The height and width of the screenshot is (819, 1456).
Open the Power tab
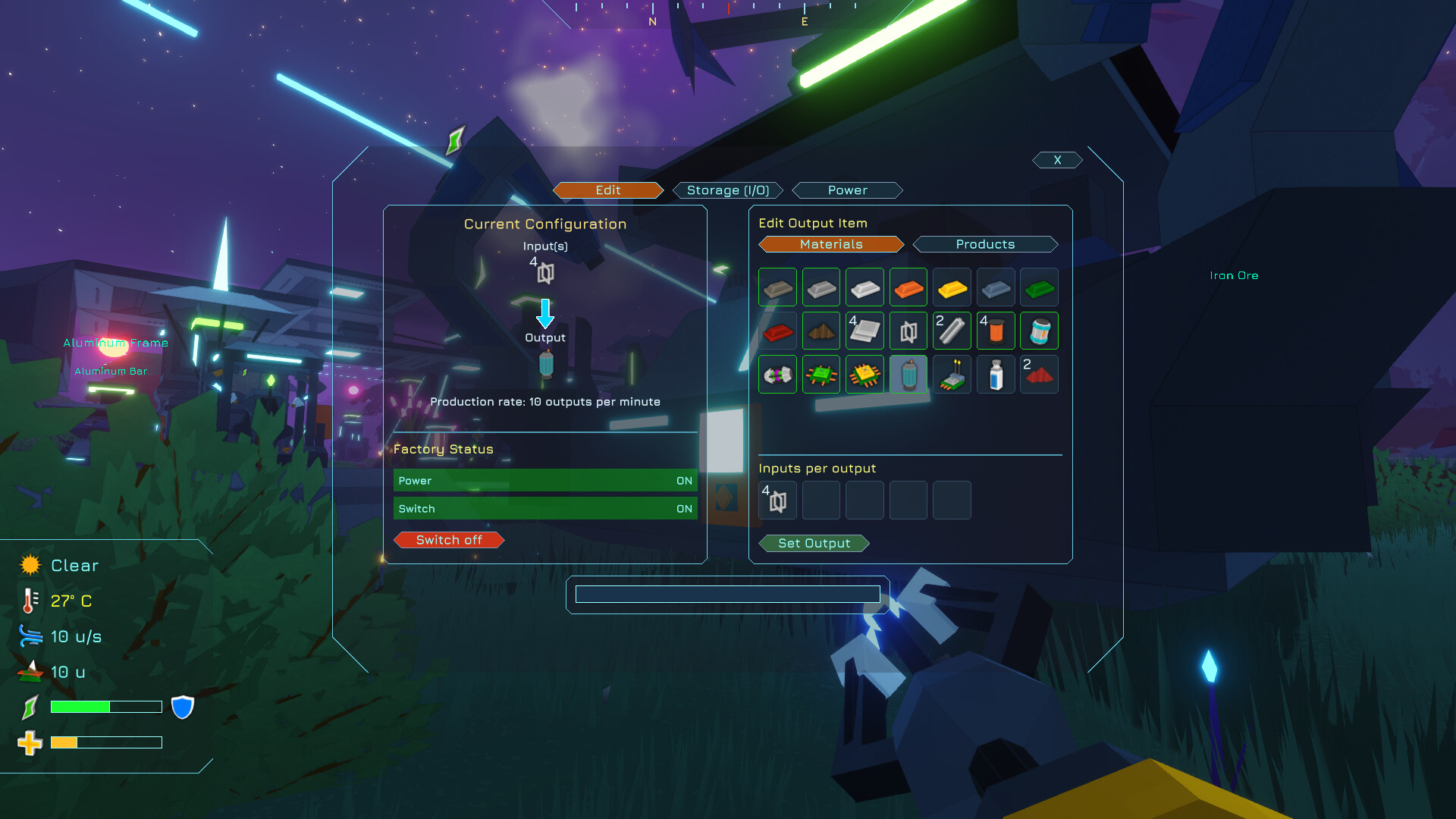[847, 190]
